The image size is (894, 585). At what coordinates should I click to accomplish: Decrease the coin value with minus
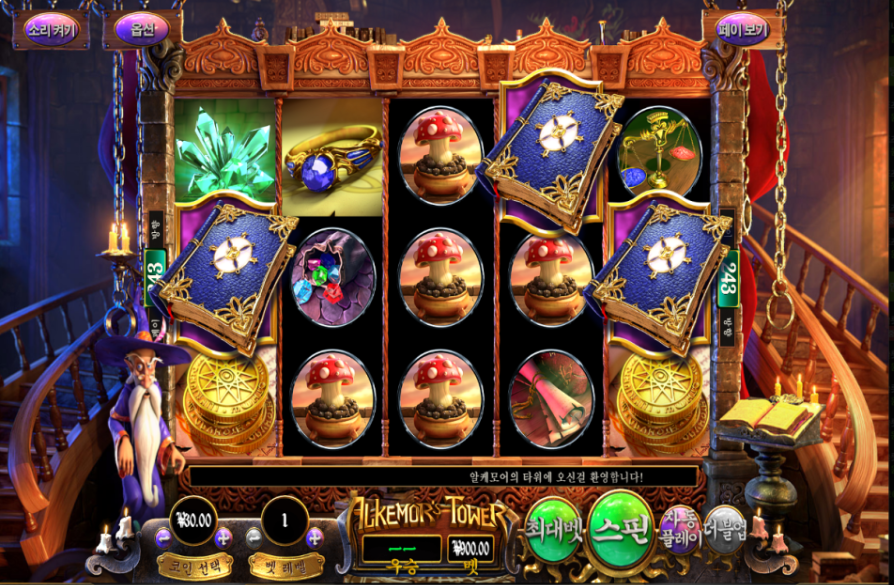coord(163,537)
